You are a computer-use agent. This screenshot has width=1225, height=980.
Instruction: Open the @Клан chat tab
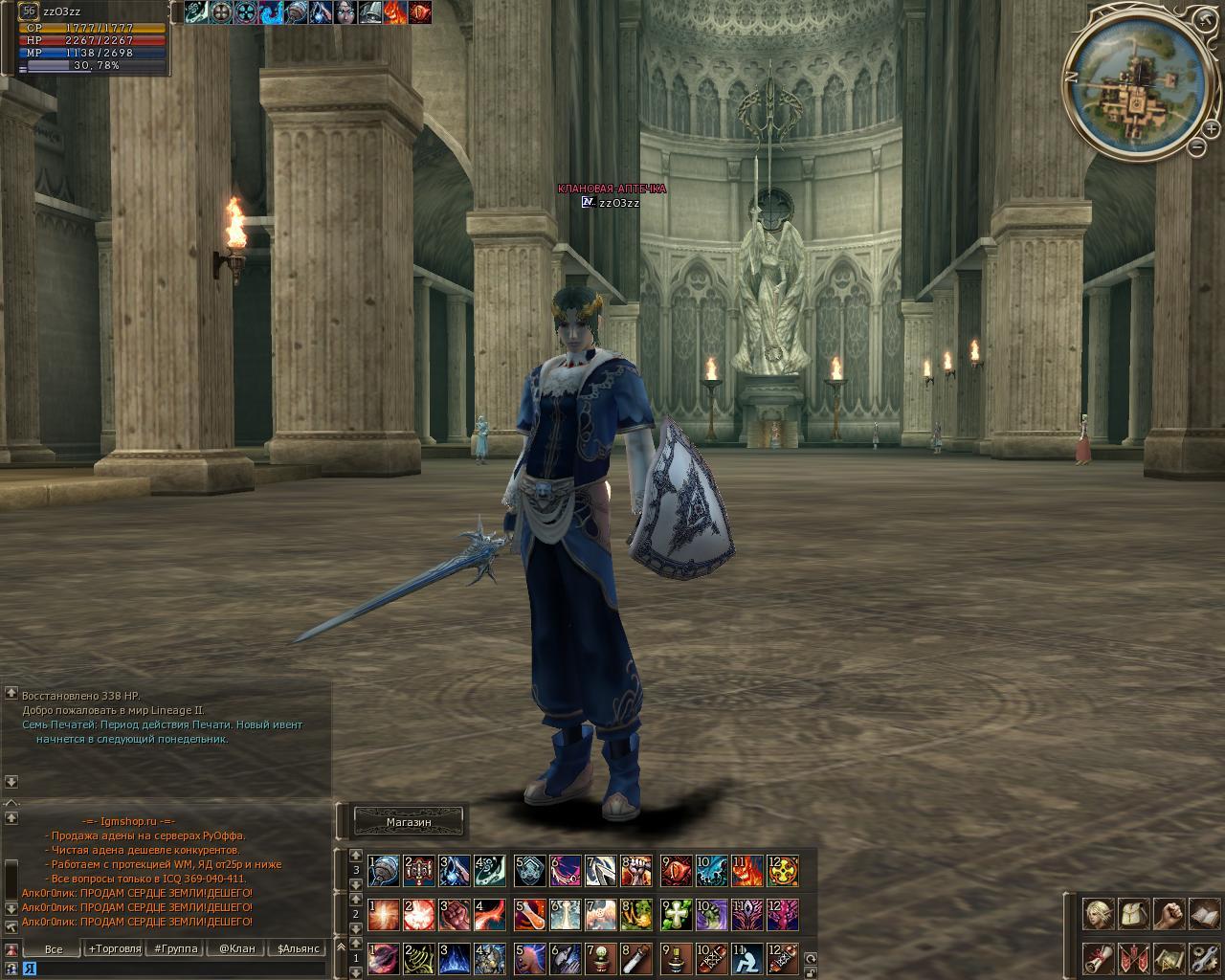pos(236,948)
